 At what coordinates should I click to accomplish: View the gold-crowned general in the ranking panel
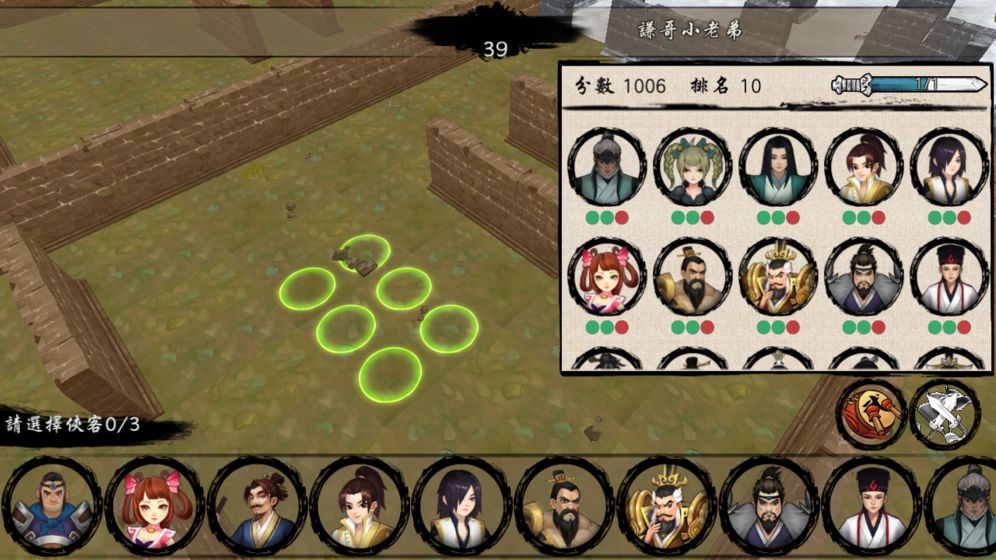(x=777, y=277)
